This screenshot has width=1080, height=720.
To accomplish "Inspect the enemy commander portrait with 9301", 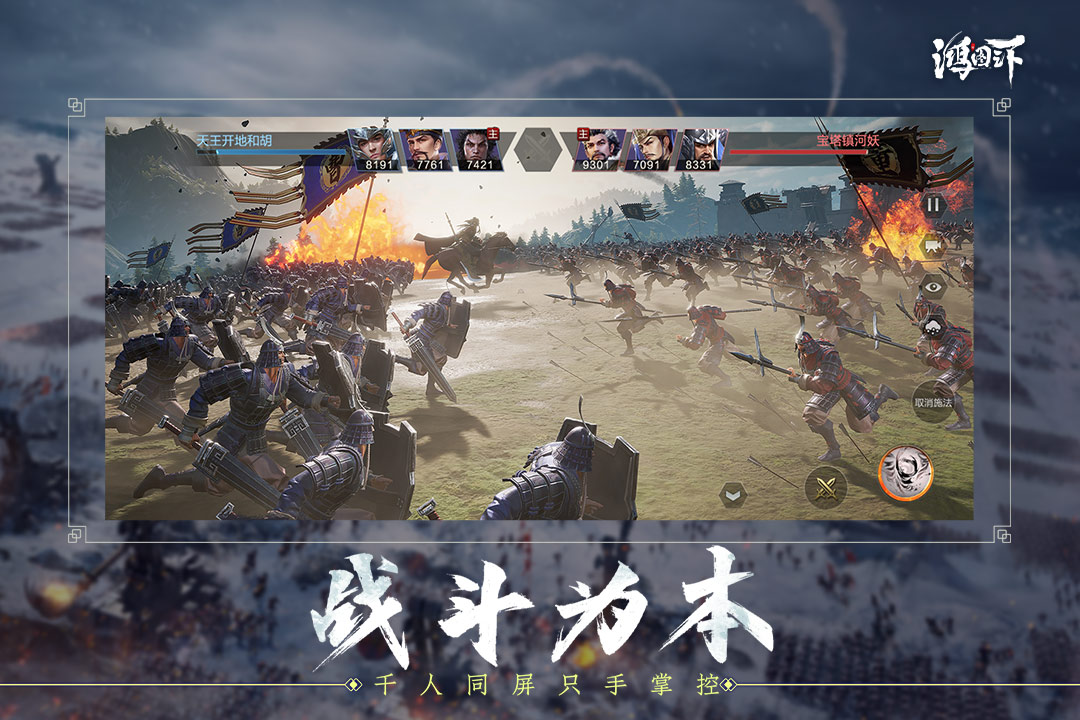I will click(600, 149).
